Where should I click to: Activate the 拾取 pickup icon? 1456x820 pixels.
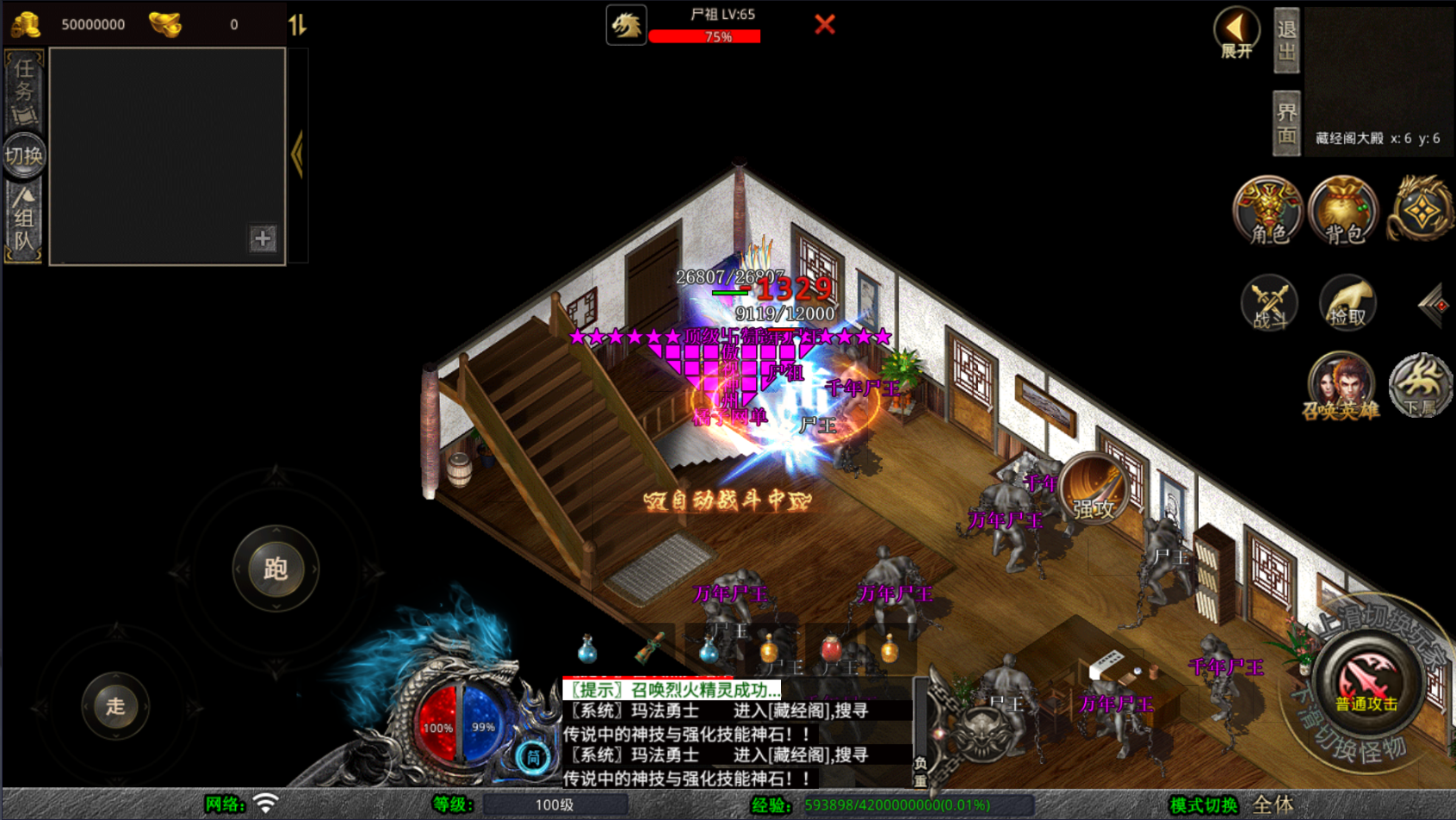click(1347, 302)
